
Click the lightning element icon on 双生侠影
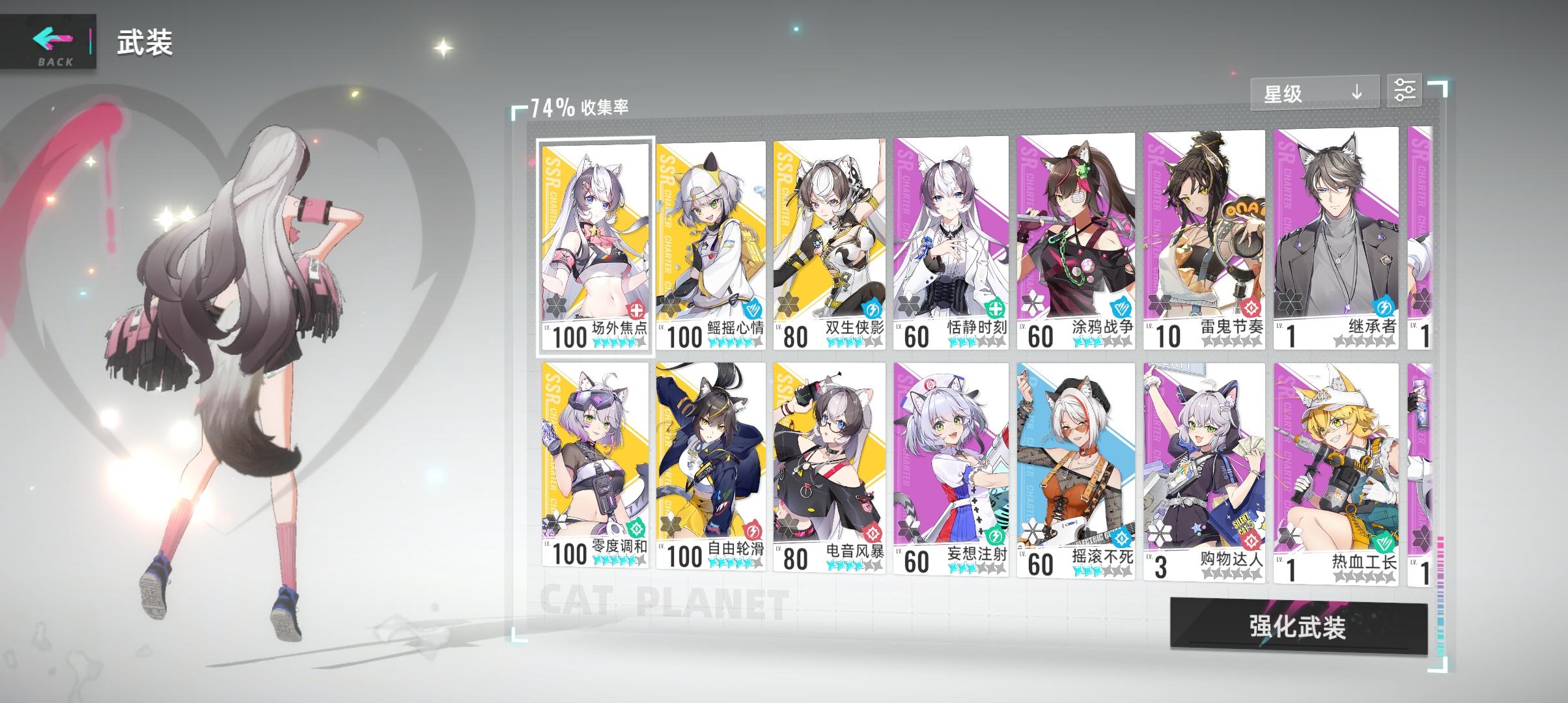[873, 309]
